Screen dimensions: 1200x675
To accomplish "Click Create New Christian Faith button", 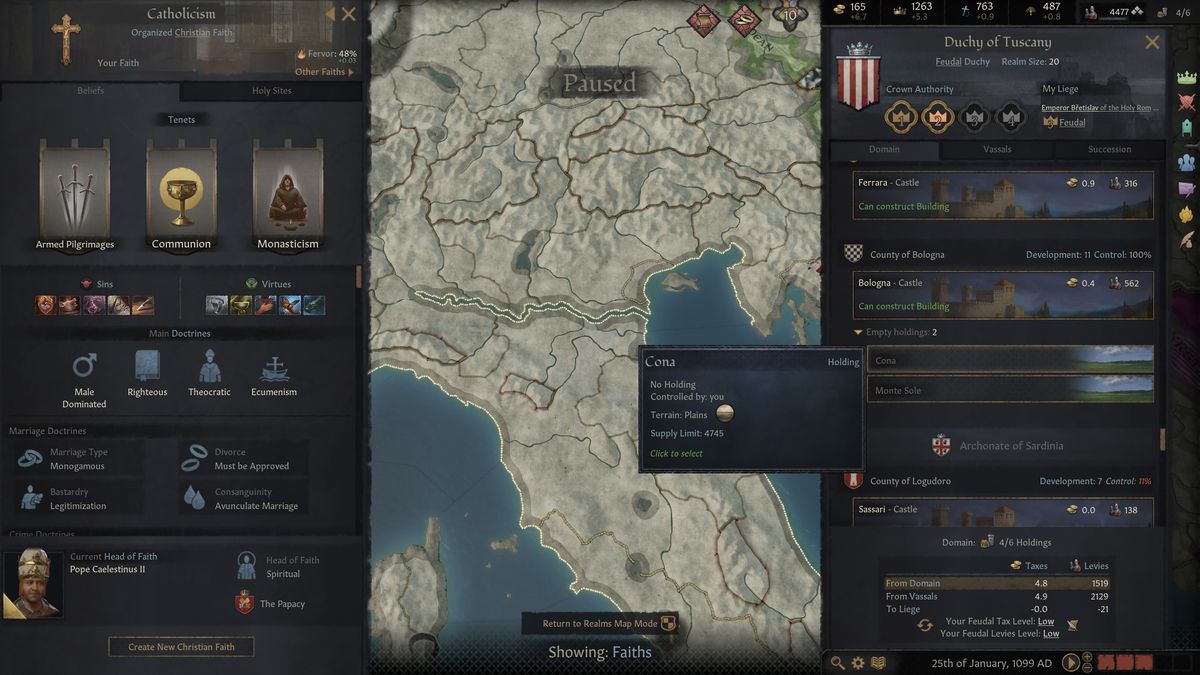I will click(x=181, y=647).
